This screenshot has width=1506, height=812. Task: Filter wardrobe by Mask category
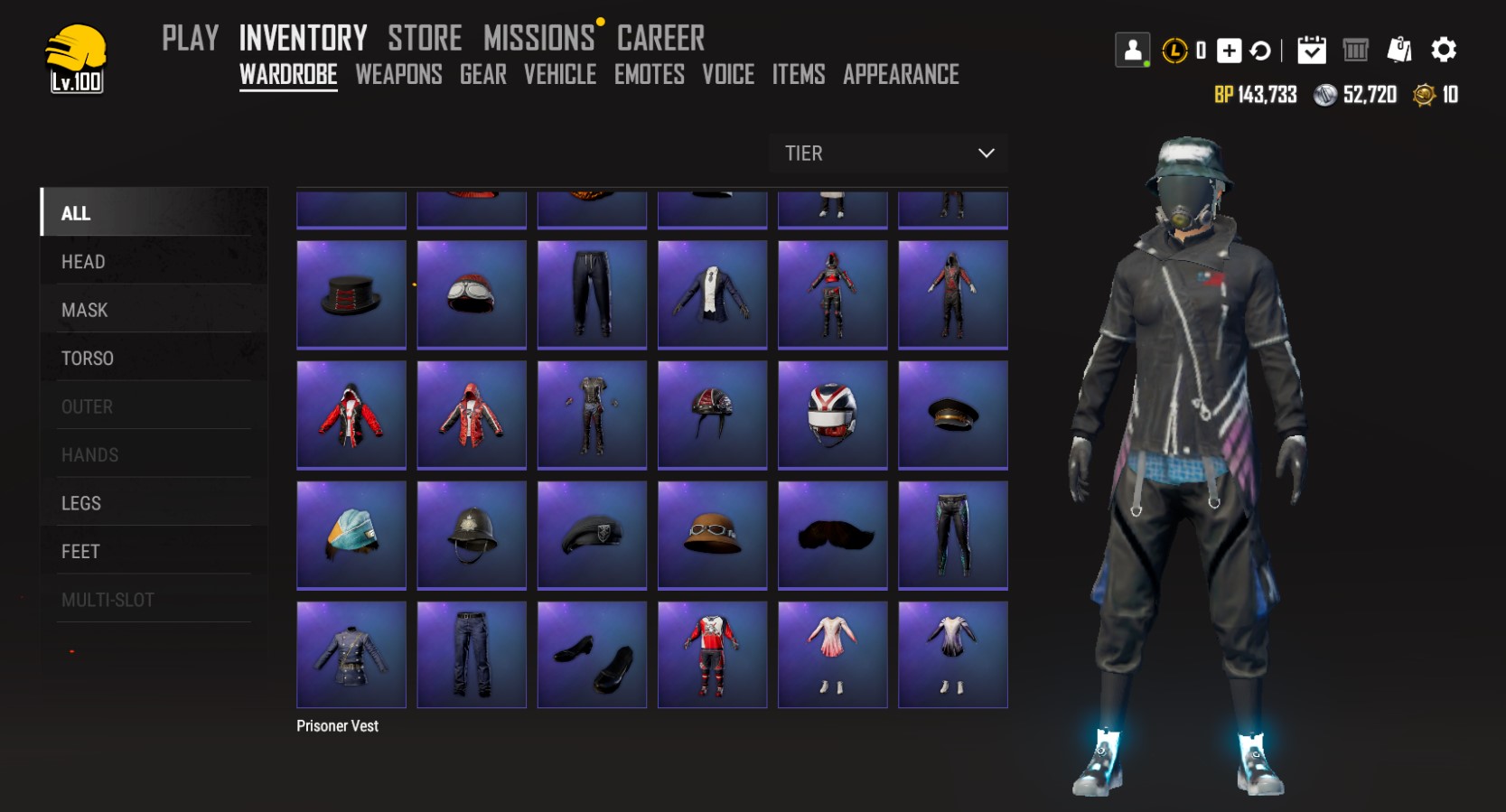tap(84, 310)
